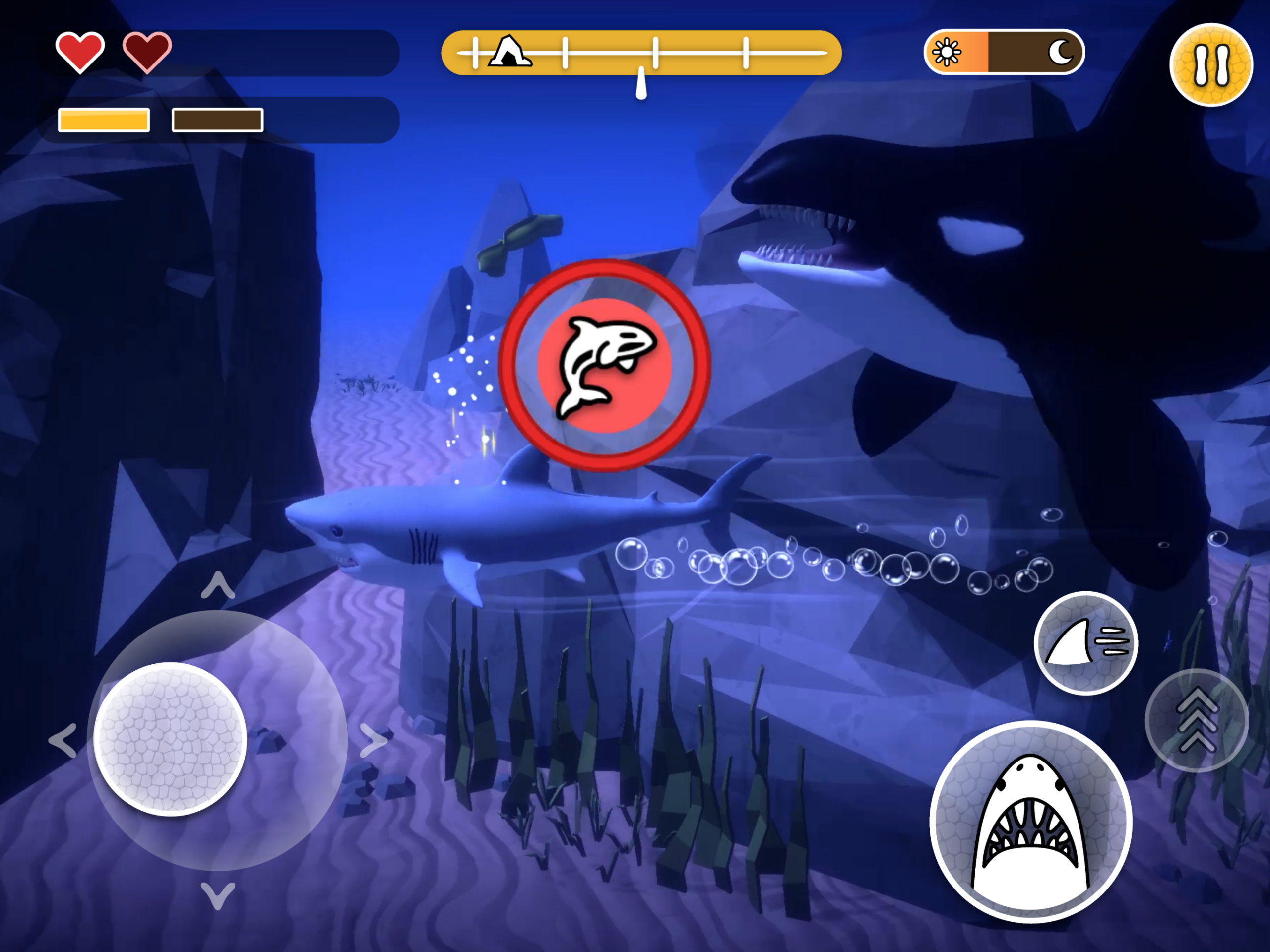Click the cave icon on progress bar

(x=508, y=52)
